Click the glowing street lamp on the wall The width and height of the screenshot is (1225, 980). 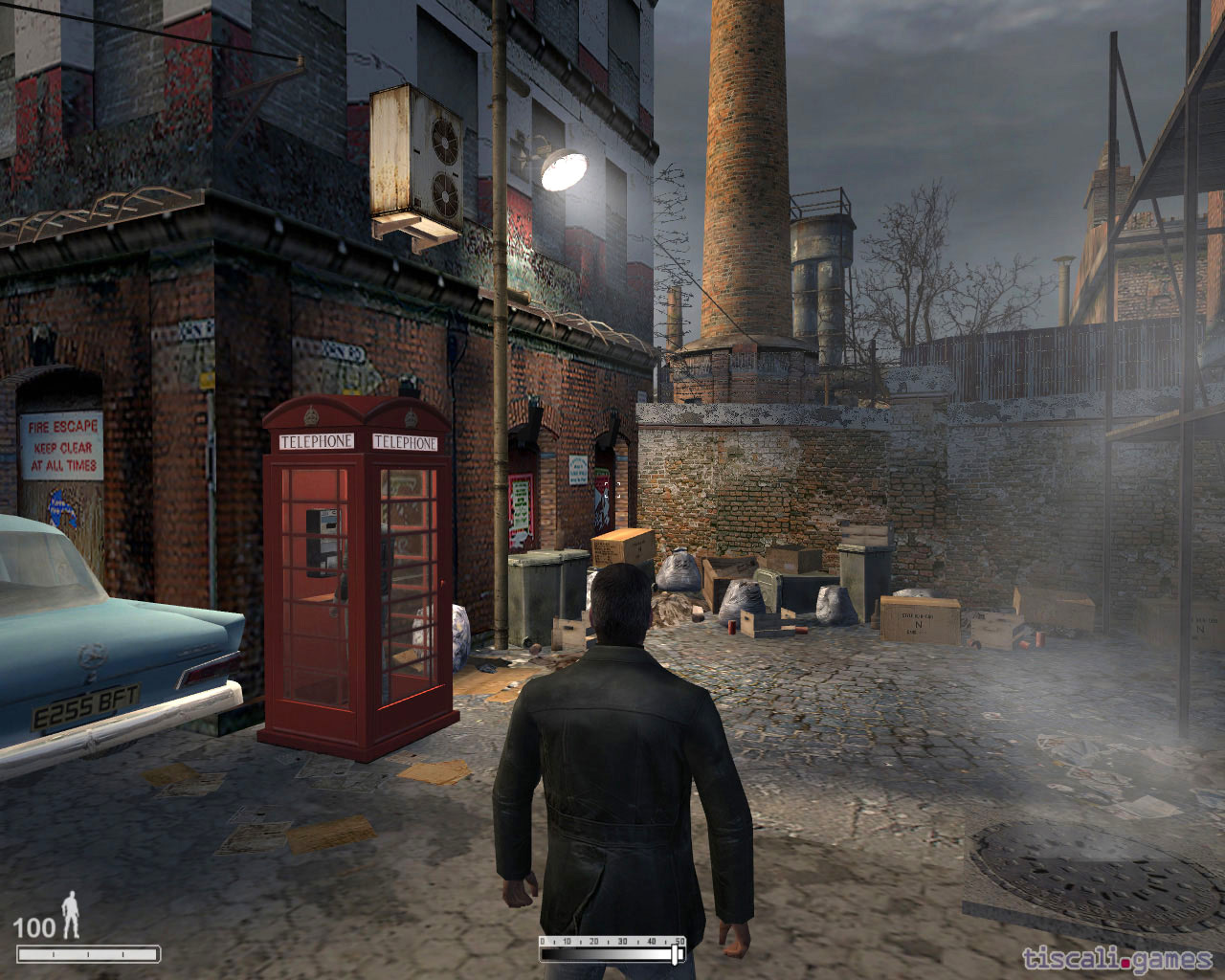click(567, 168)
